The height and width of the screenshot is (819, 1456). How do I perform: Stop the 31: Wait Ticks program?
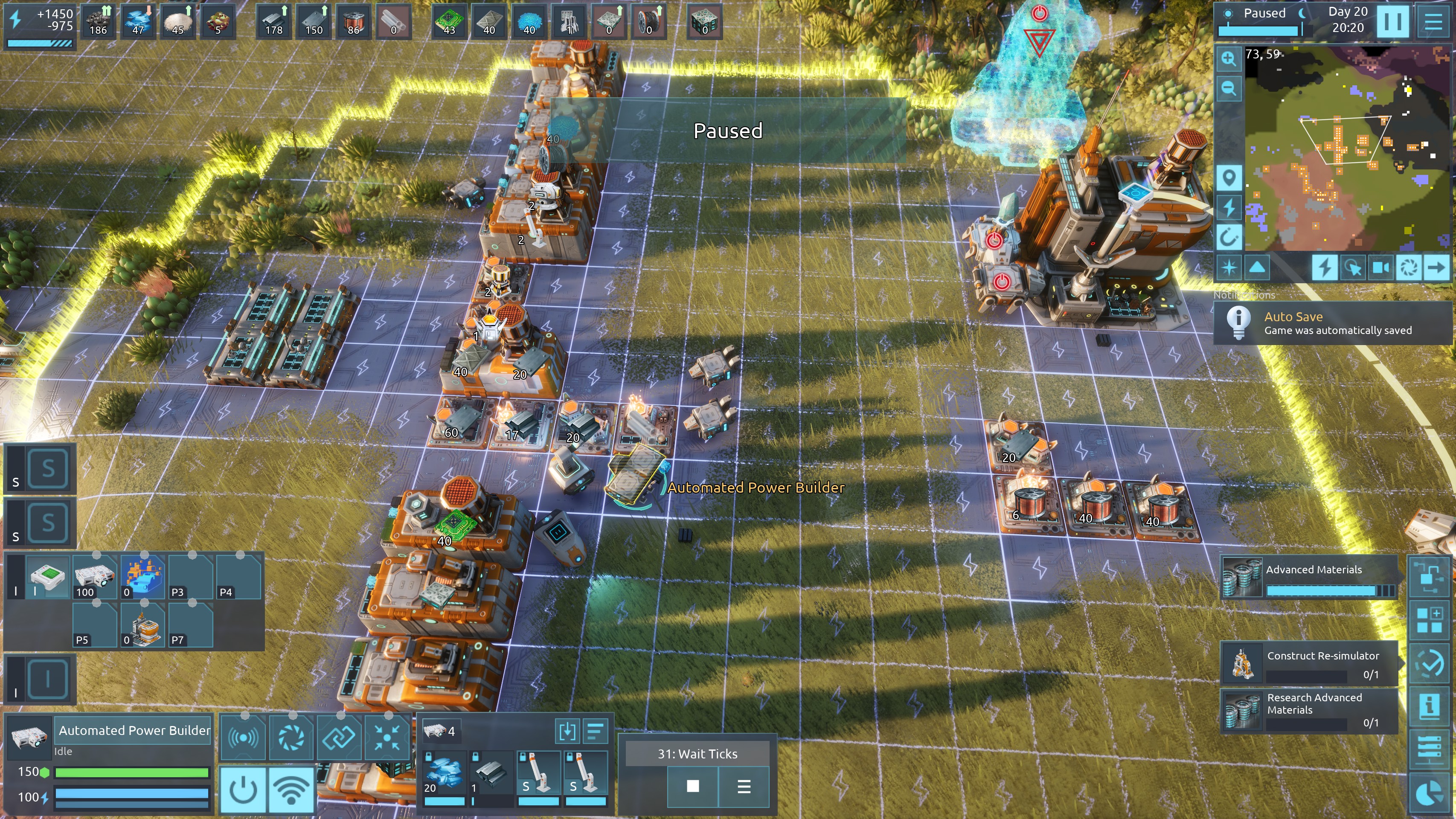coord(692,786)
